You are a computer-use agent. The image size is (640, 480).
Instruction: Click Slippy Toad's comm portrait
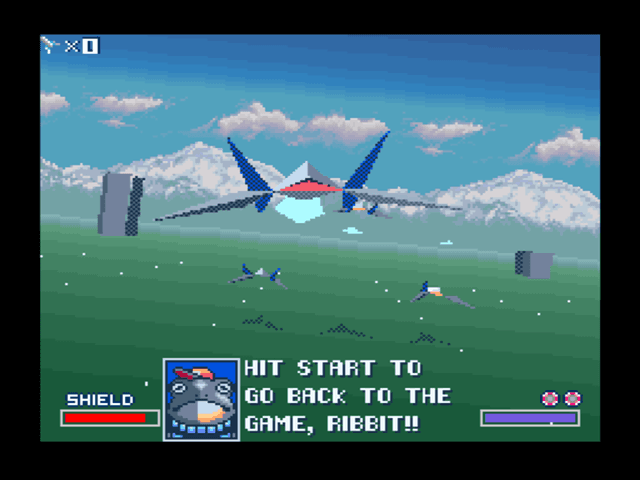(x=201, y=399)
